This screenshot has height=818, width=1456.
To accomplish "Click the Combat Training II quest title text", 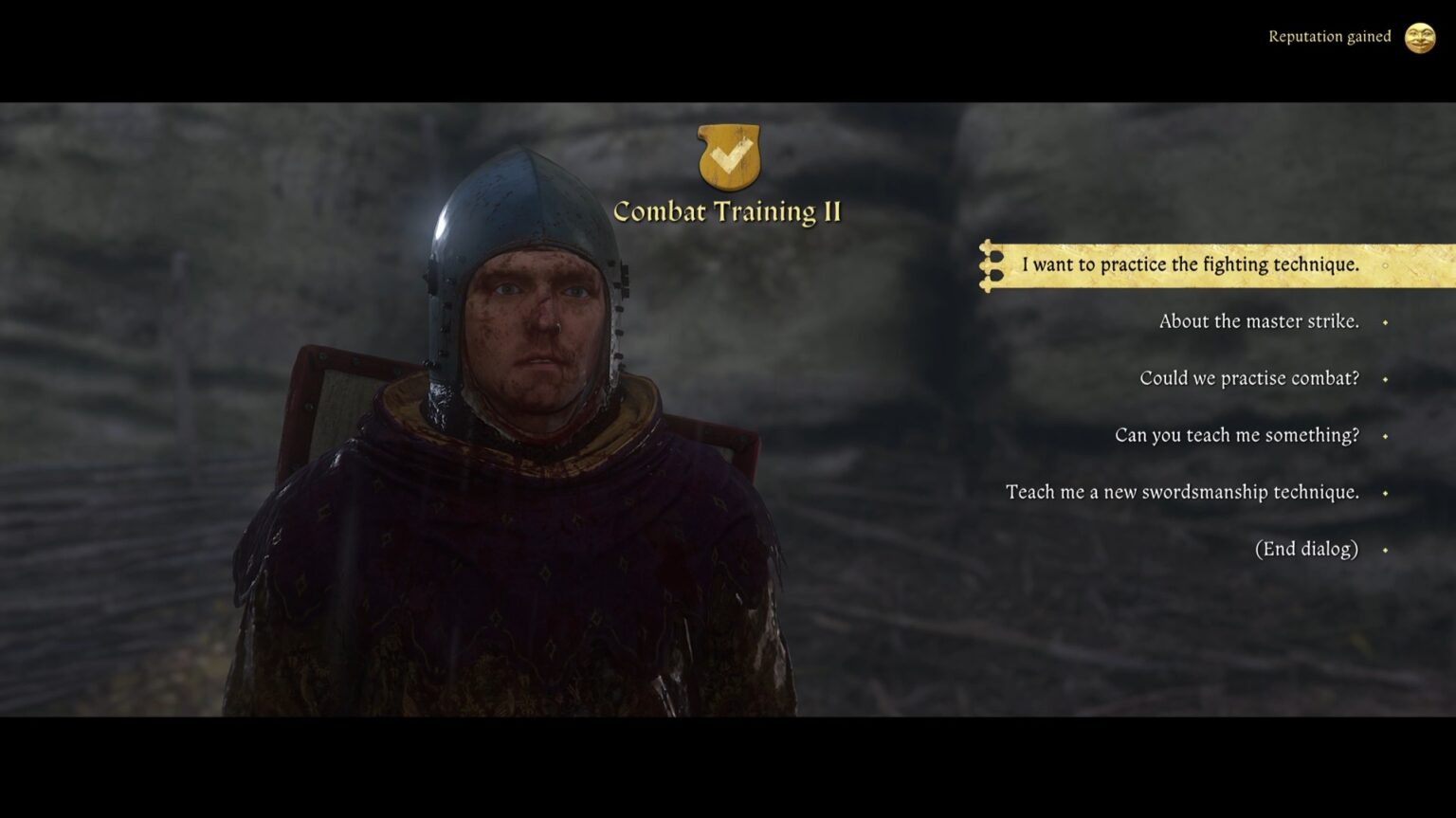I will 729,212.
